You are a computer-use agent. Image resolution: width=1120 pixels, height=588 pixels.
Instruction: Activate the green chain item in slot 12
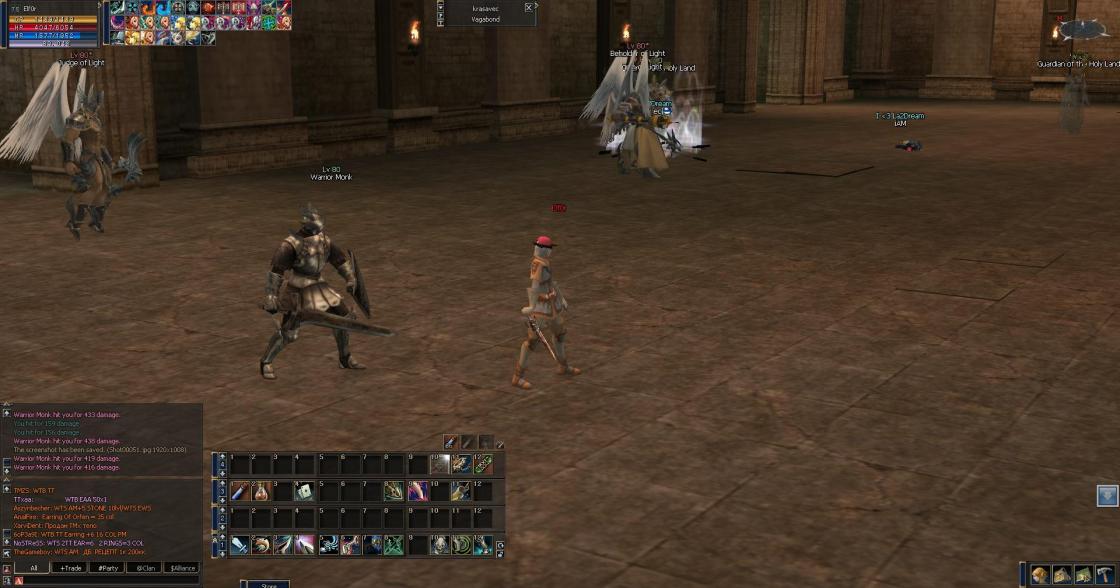pos(483,464)
